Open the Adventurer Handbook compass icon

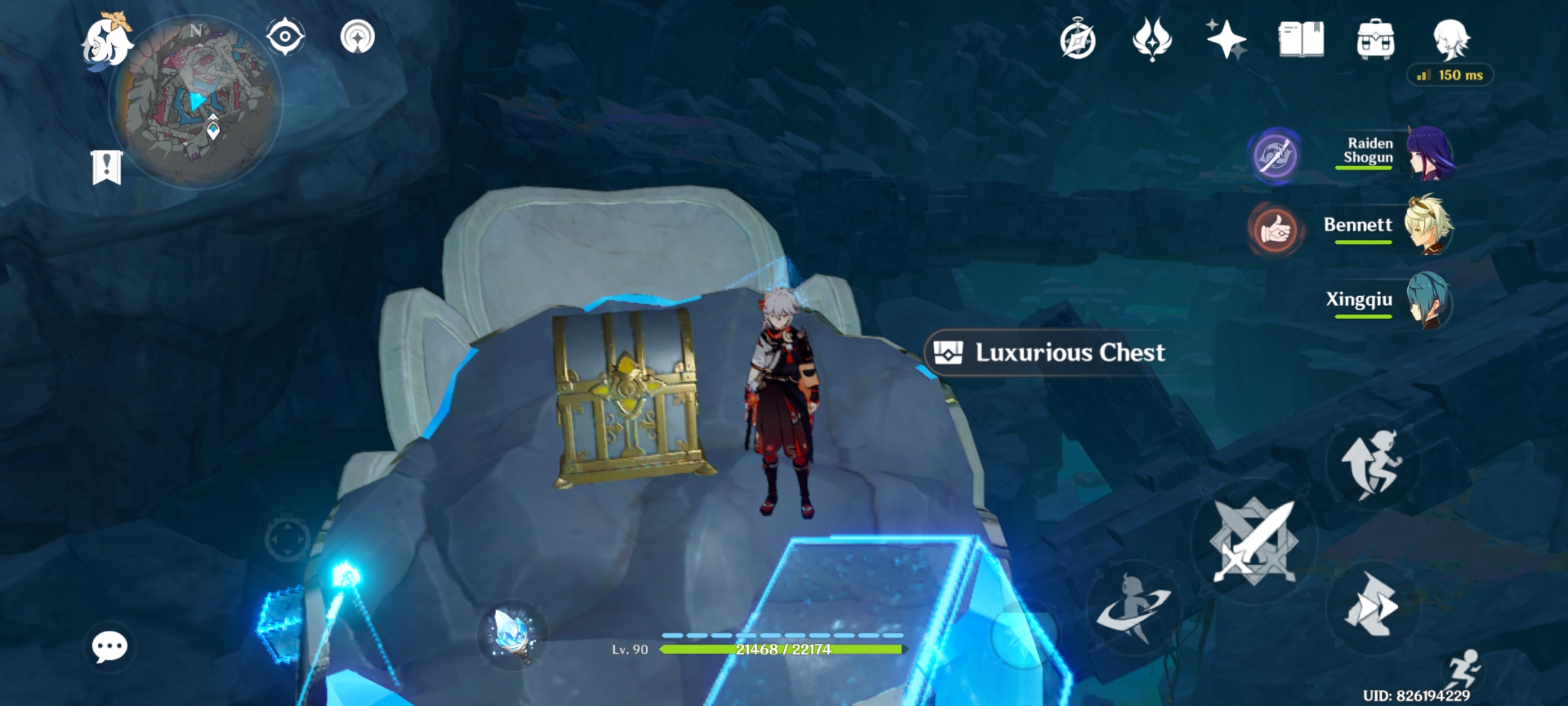point(1079,41)
